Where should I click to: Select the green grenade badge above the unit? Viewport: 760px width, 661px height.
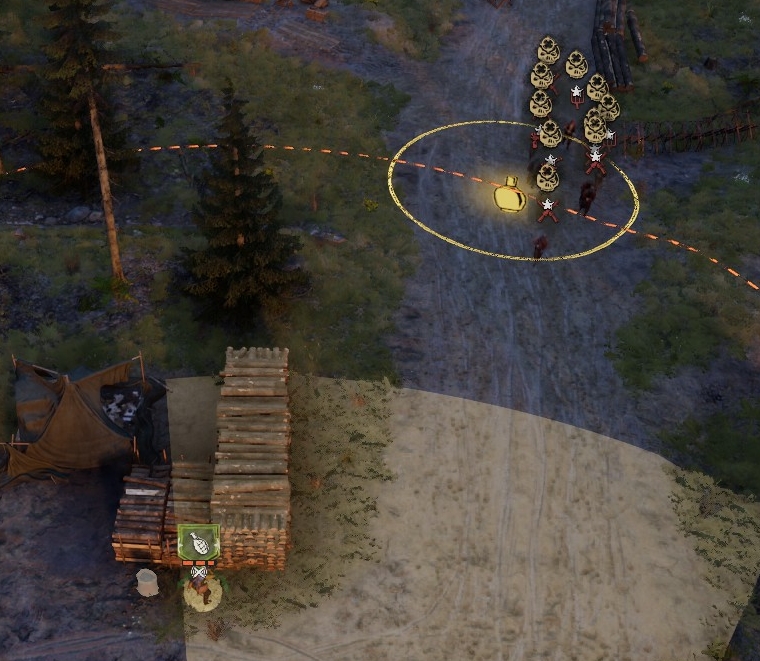click(x=198, y=543)
